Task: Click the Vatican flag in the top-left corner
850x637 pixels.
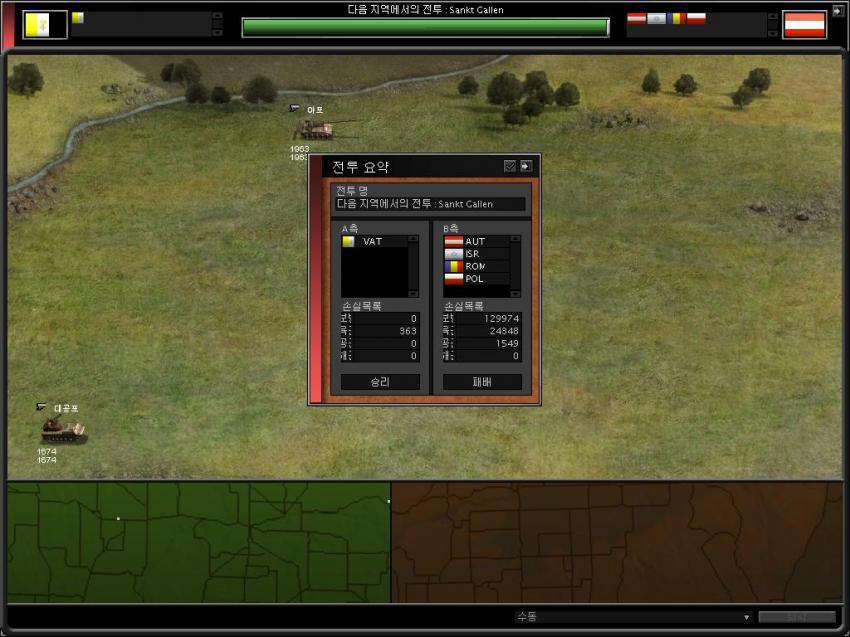Action: [45, 24]
